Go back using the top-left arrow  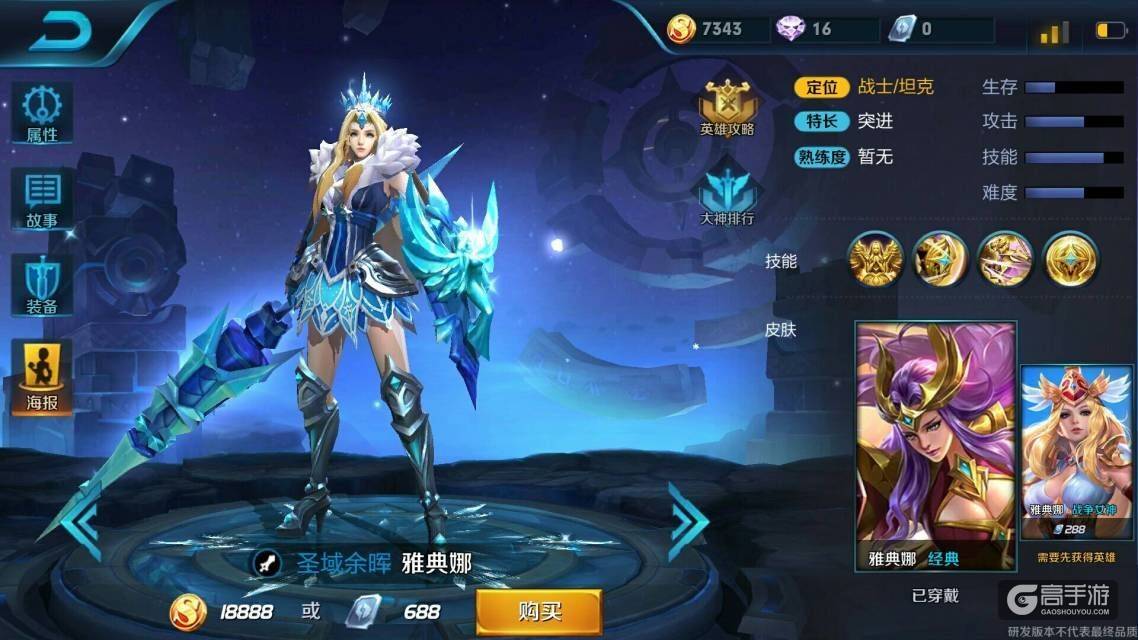[61, 33]
